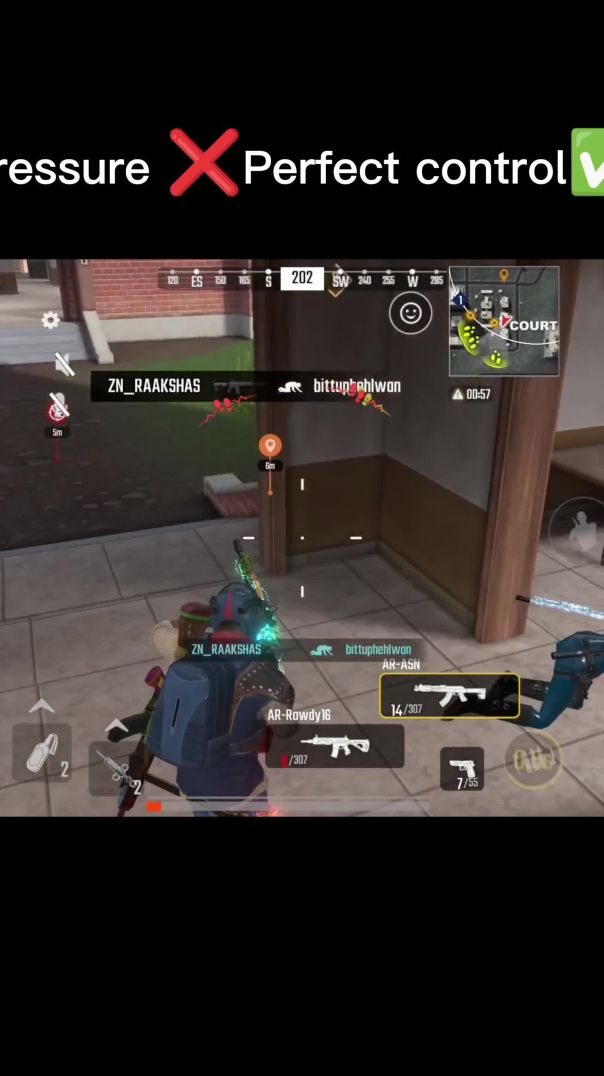
Task: Switch to the AR-Rowdy16 weapon slot
Action: tap(335, 746)
